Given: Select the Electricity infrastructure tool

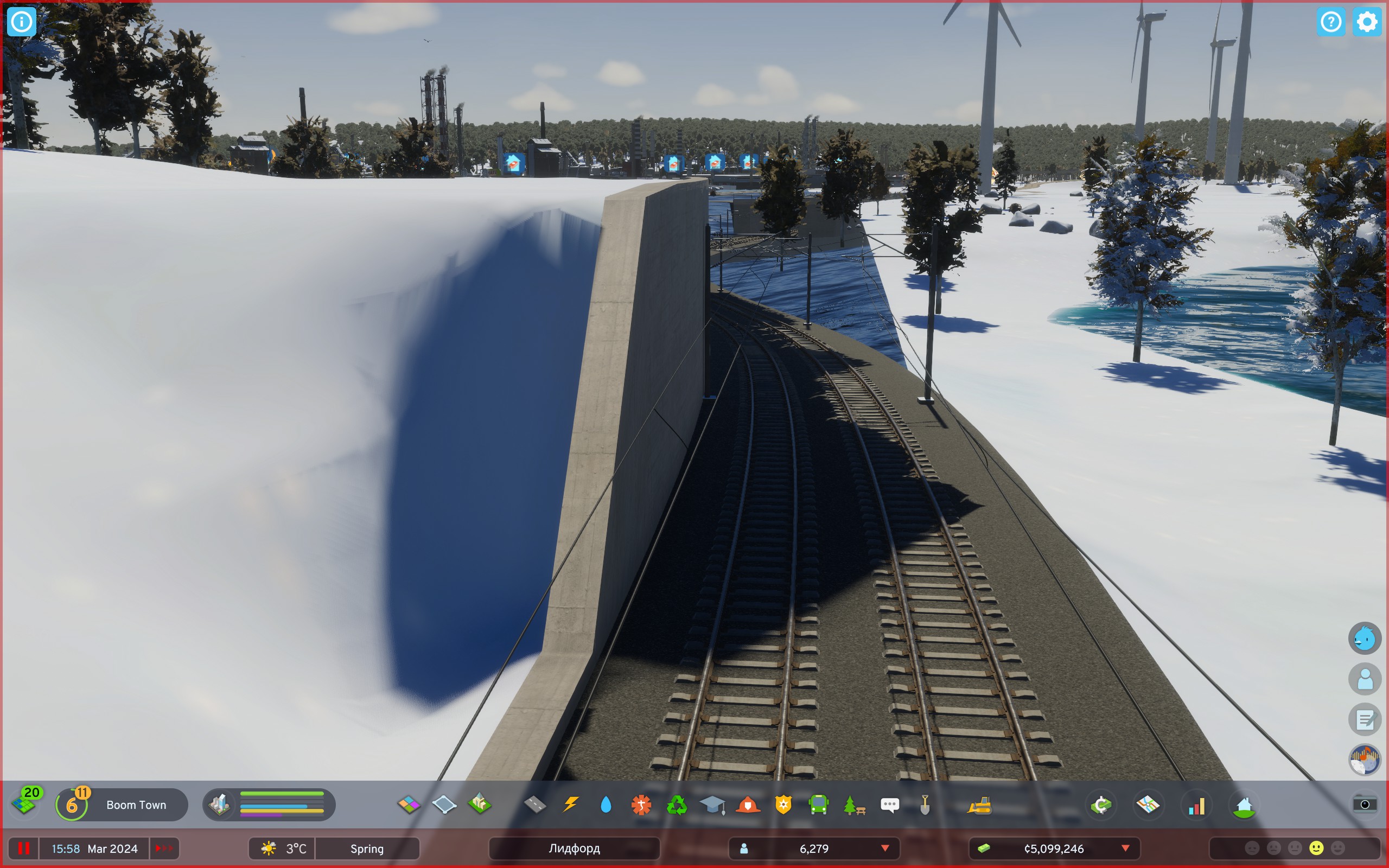Looking at the screenshot, I should click(x=571, y=805).
